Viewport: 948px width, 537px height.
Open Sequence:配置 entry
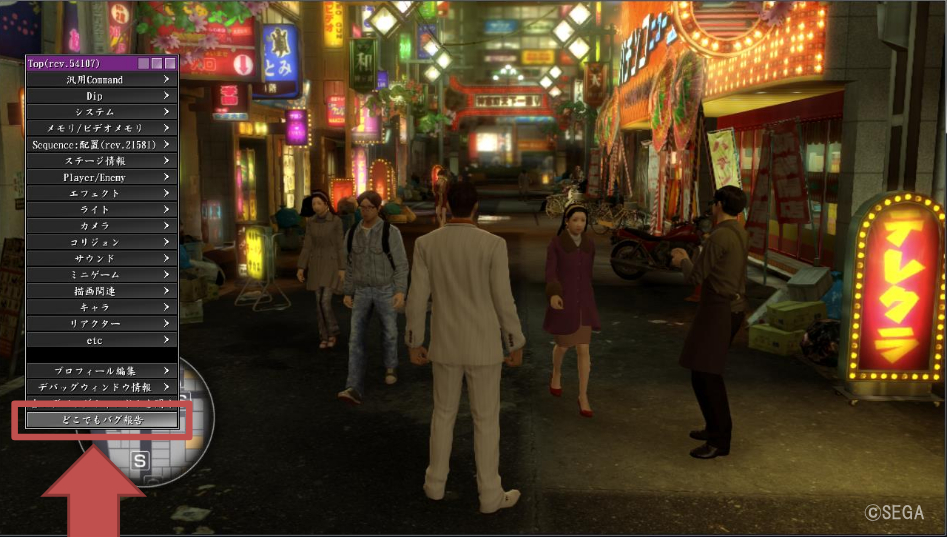pyautogui.click(x=101, y=144)
